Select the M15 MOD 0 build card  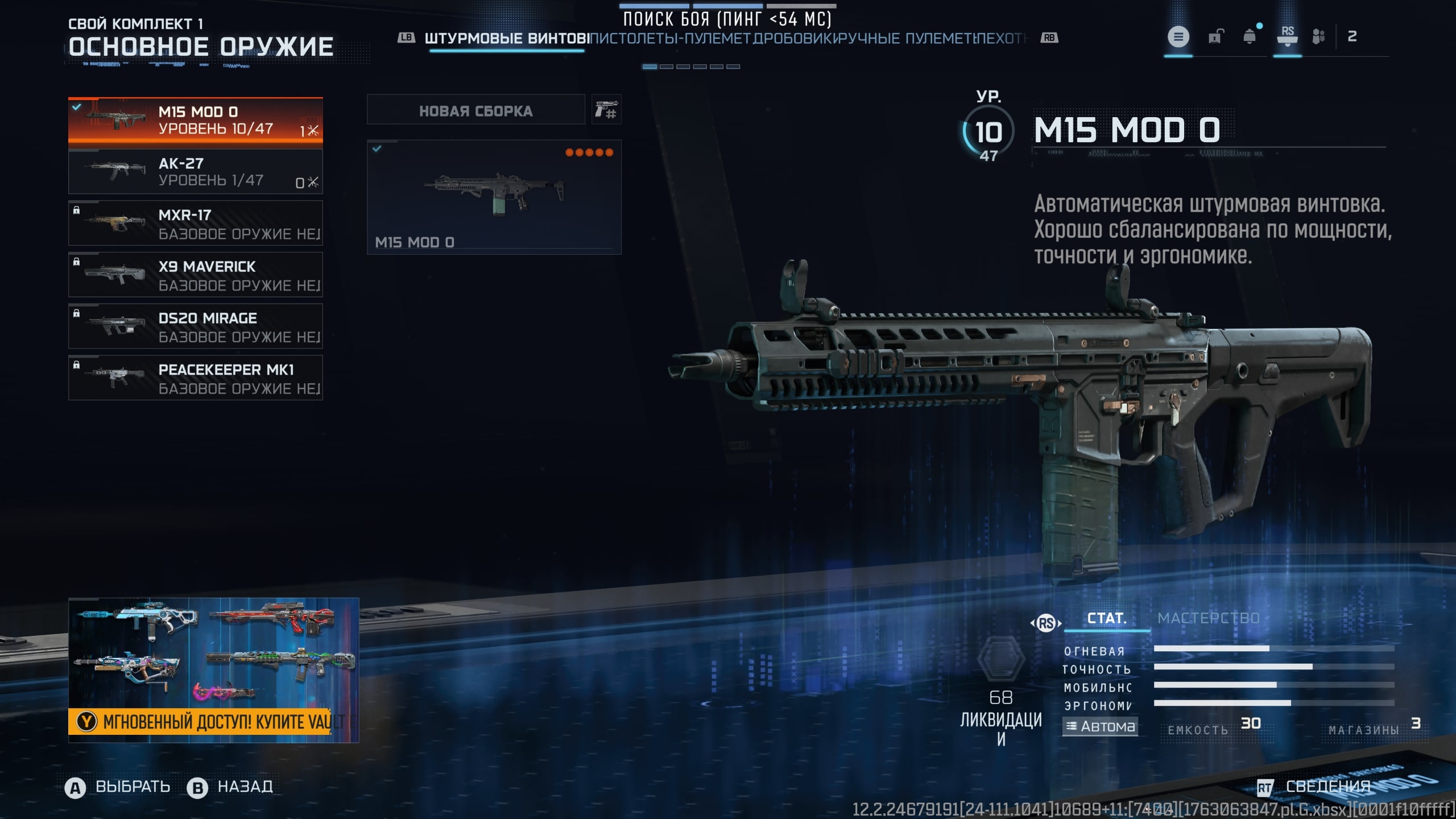click(494, 197)
